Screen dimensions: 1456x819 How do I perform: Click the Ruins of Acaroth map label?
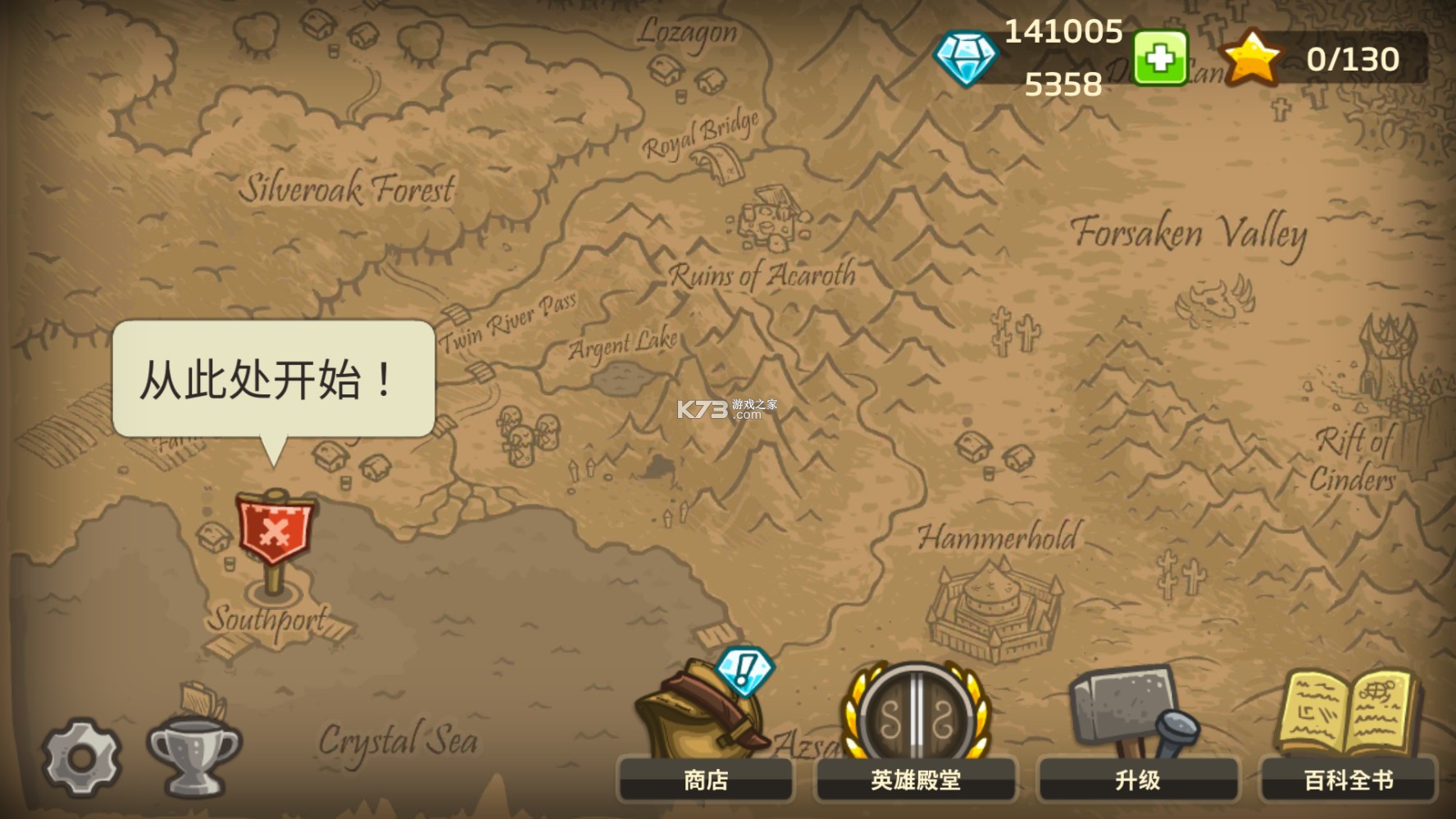pyautogui.click(x=762, y=276)
